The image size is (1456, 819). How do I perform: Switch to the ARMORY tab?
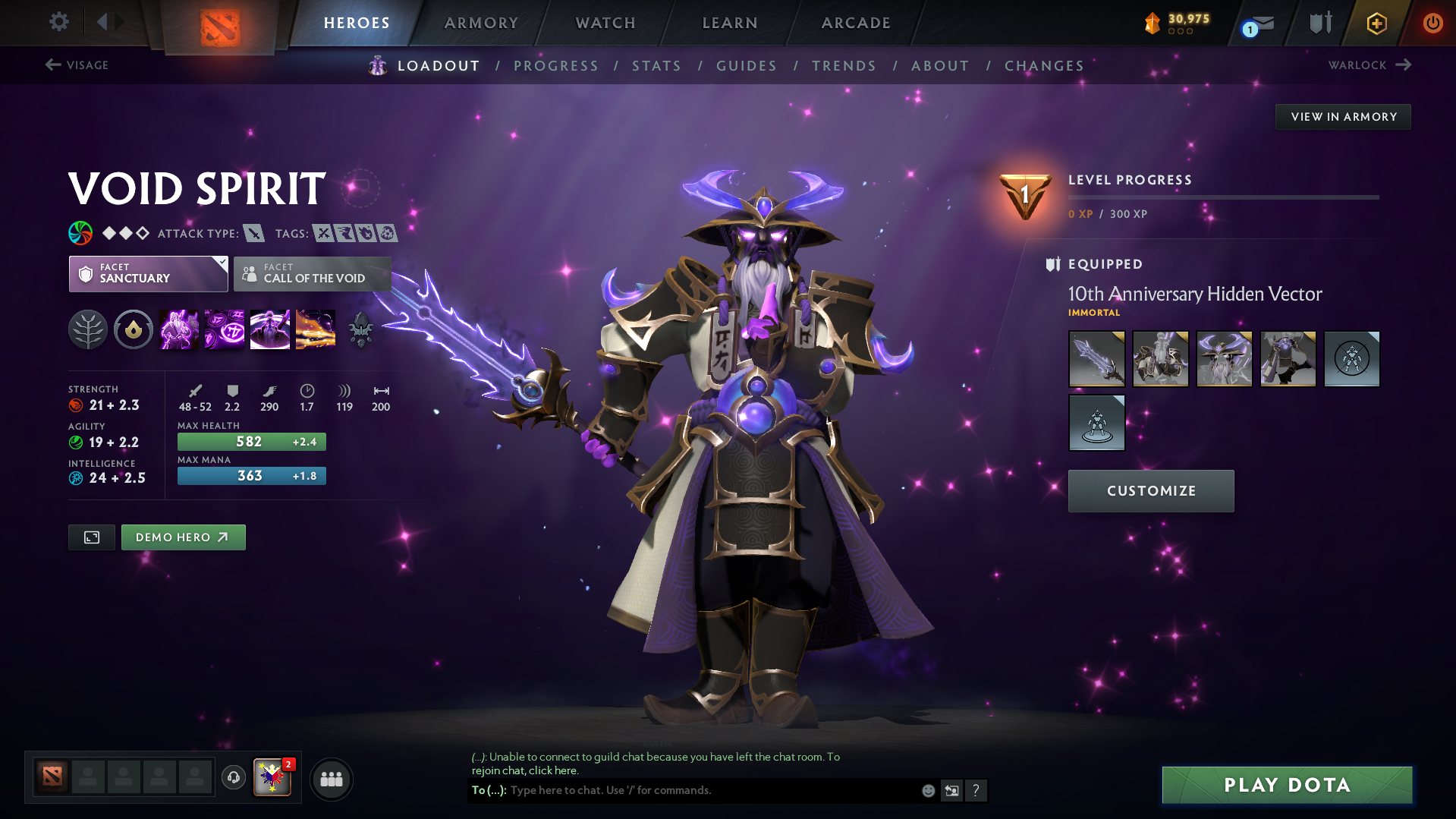(x=481, y=22)
